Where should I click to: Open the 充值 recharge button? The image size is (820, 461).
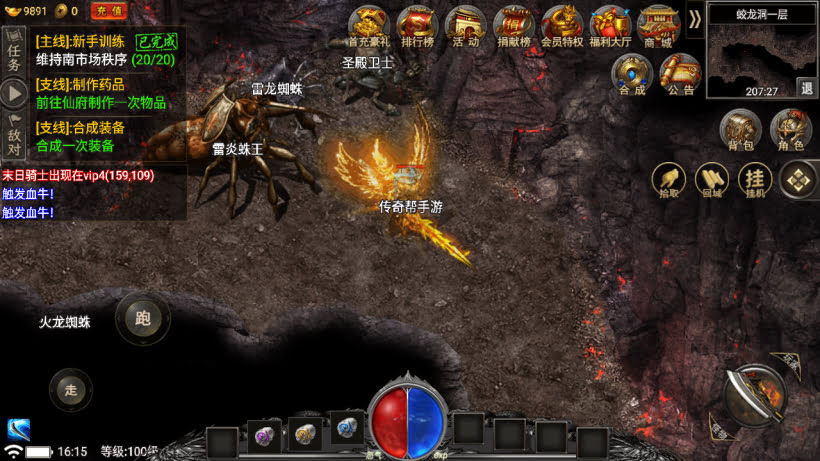point(108,11)
